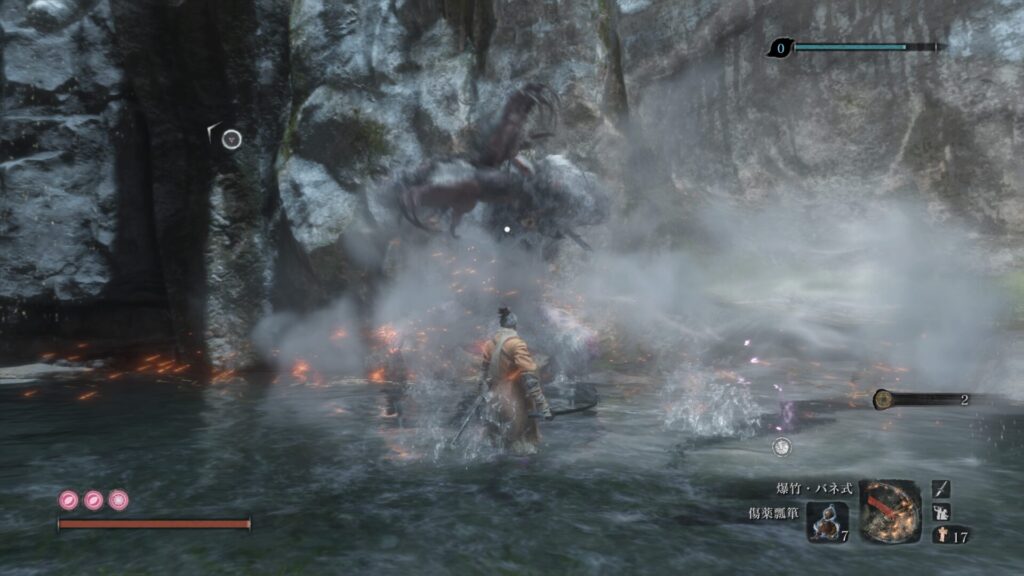The width and height of the screenshot is (1024, 576).
Task: Select the spirit emblem counter icon
Action: pyautogui.click(x=941, y=535)
